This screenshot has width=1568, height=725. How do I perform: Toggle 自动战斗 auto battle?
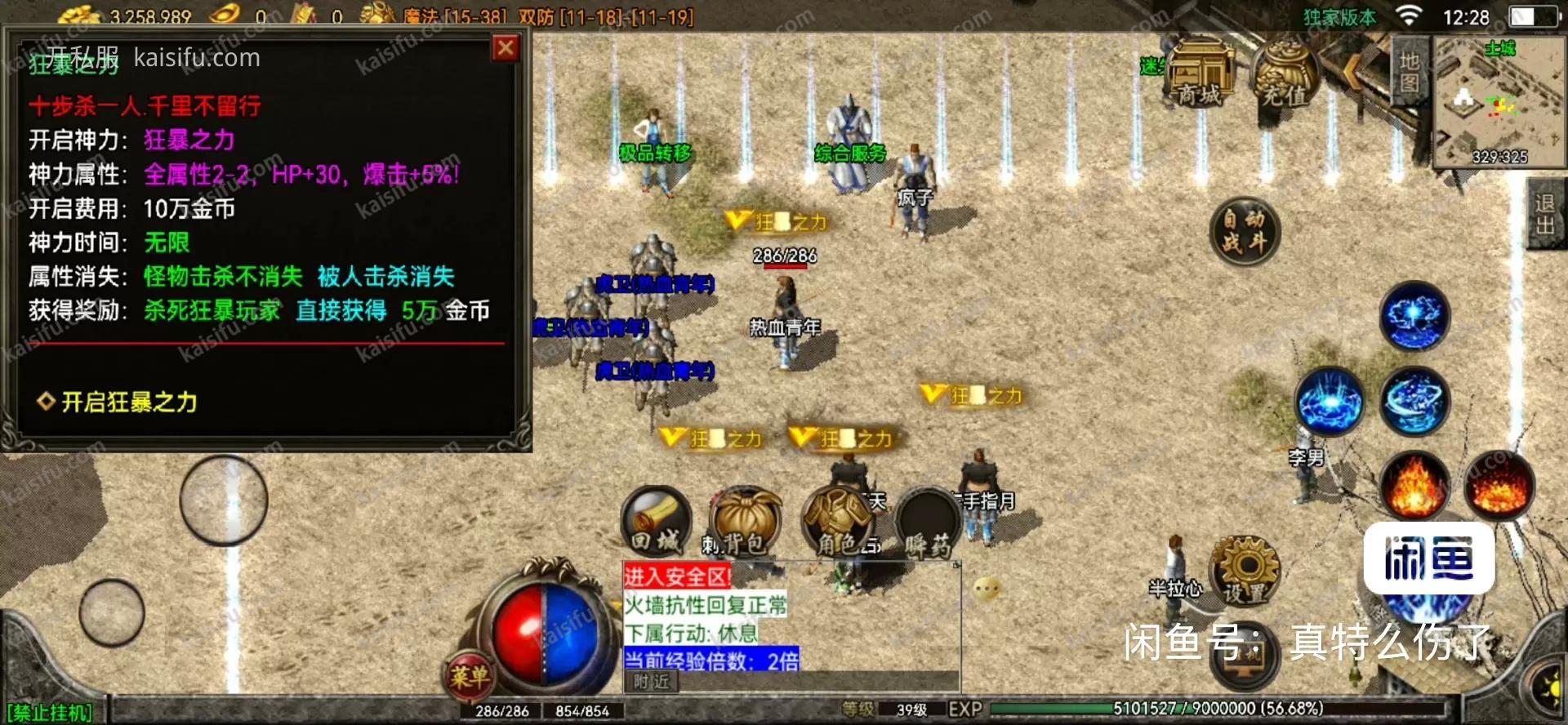[x=1244, y=231]
